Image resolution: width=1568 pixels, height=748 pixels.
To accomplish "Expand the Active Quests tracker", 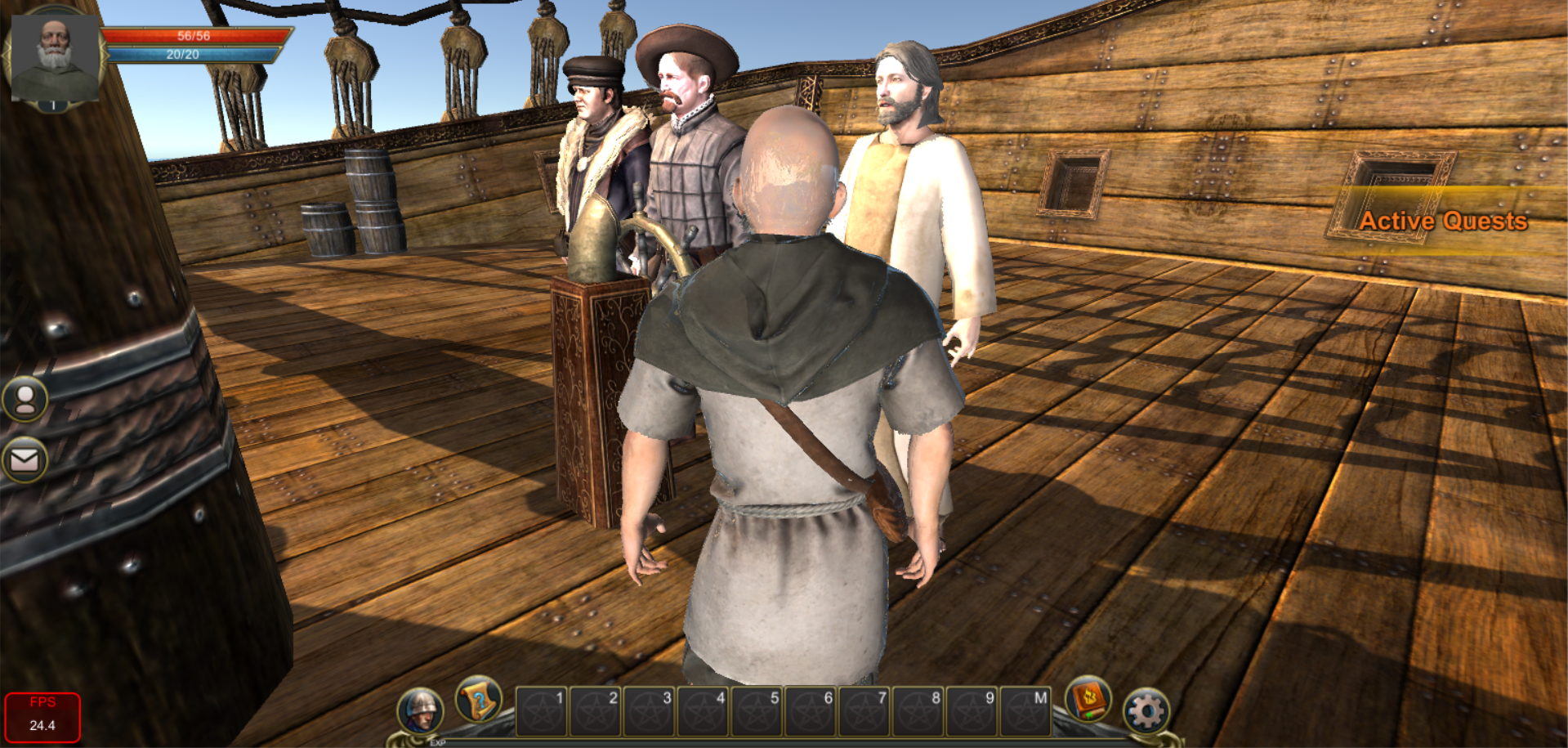I will (1442, 221).
